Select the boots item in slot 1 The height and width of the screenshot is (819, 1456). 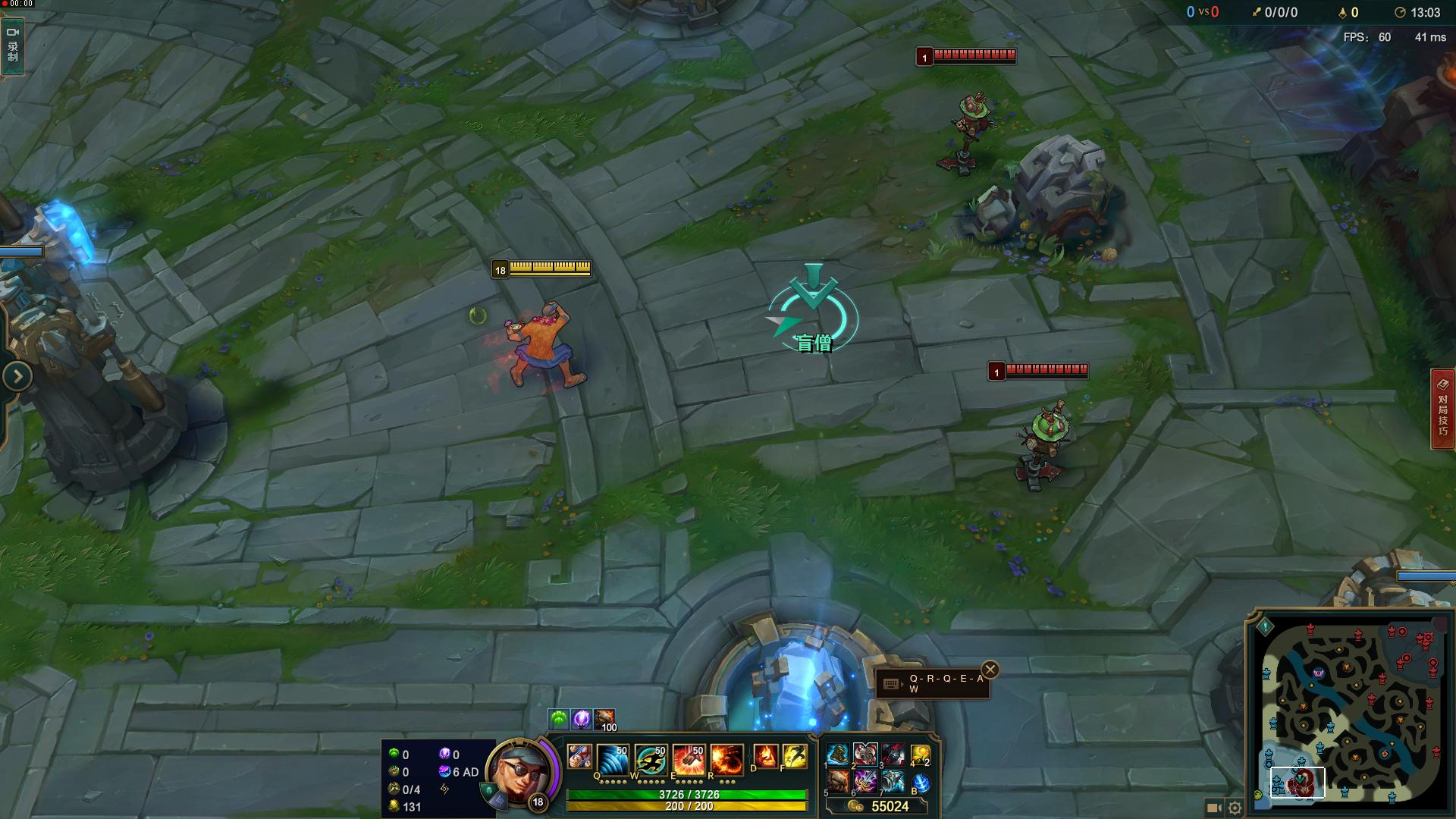[838, 755]
